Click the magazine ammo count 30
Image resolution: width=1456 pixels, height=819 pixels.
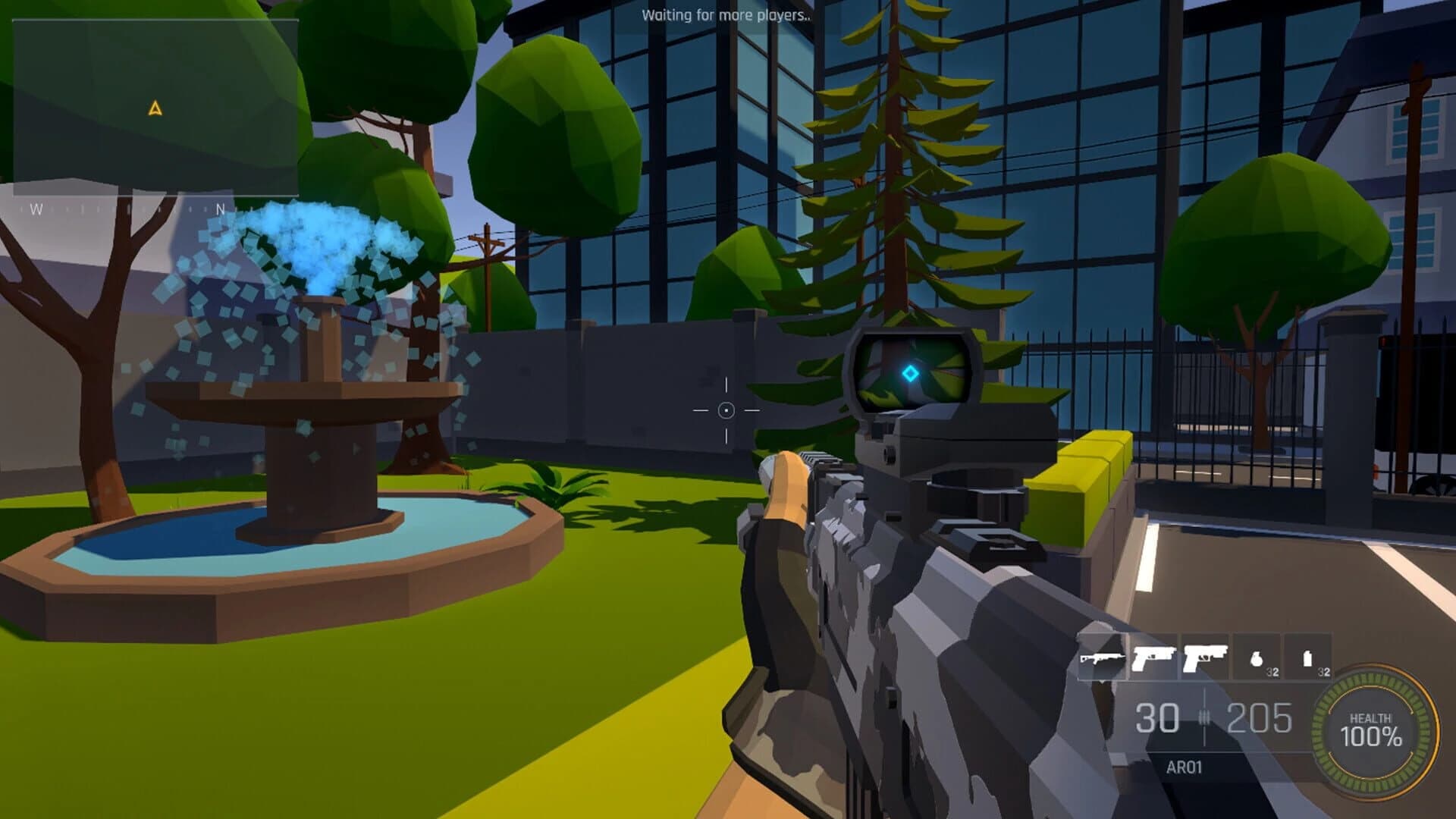[1156, 719]
